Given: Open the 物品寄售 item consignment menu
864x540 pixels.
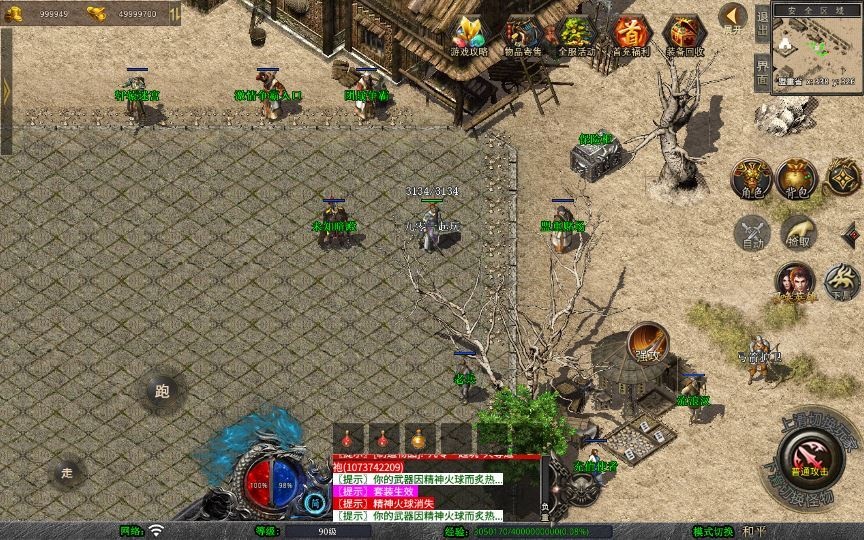Looking at the screenshot, I should click(x=523, y=36).
